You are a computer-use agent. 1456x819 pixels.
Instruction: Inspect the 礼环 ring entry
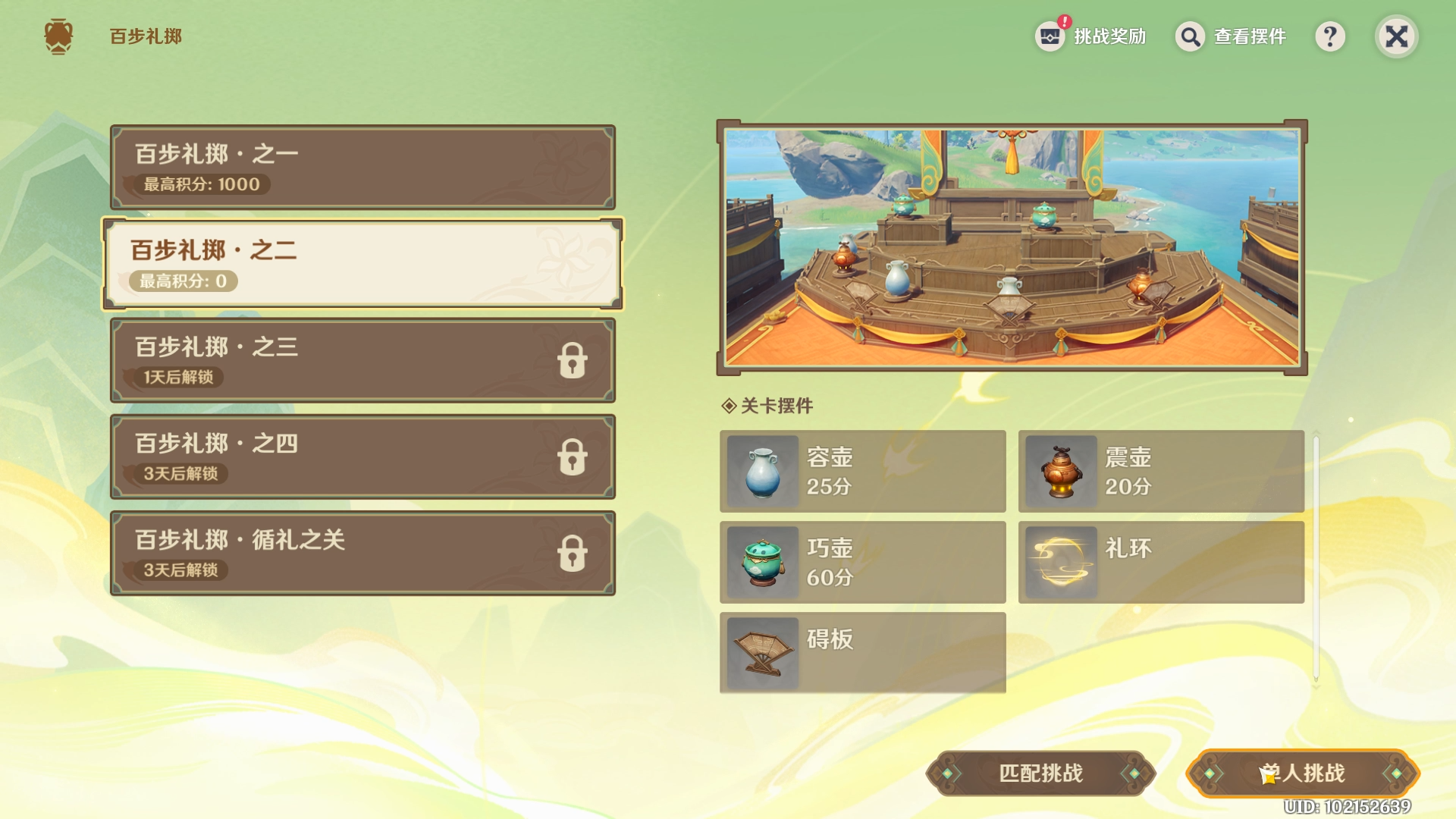click(x=1161, y=562)
